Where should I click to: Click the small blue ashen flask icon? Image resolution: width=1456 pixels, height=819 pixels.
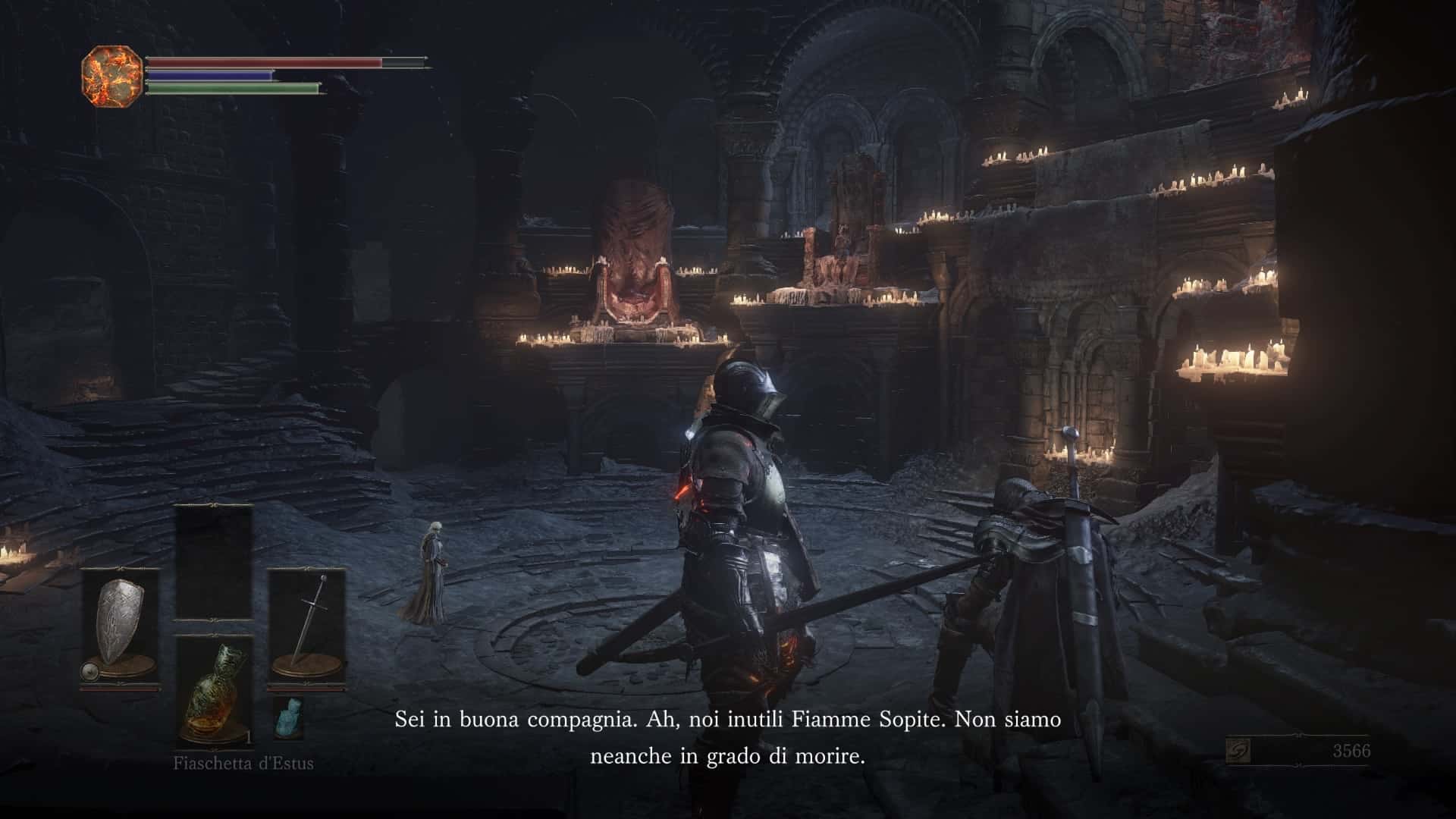coord(288,717)
